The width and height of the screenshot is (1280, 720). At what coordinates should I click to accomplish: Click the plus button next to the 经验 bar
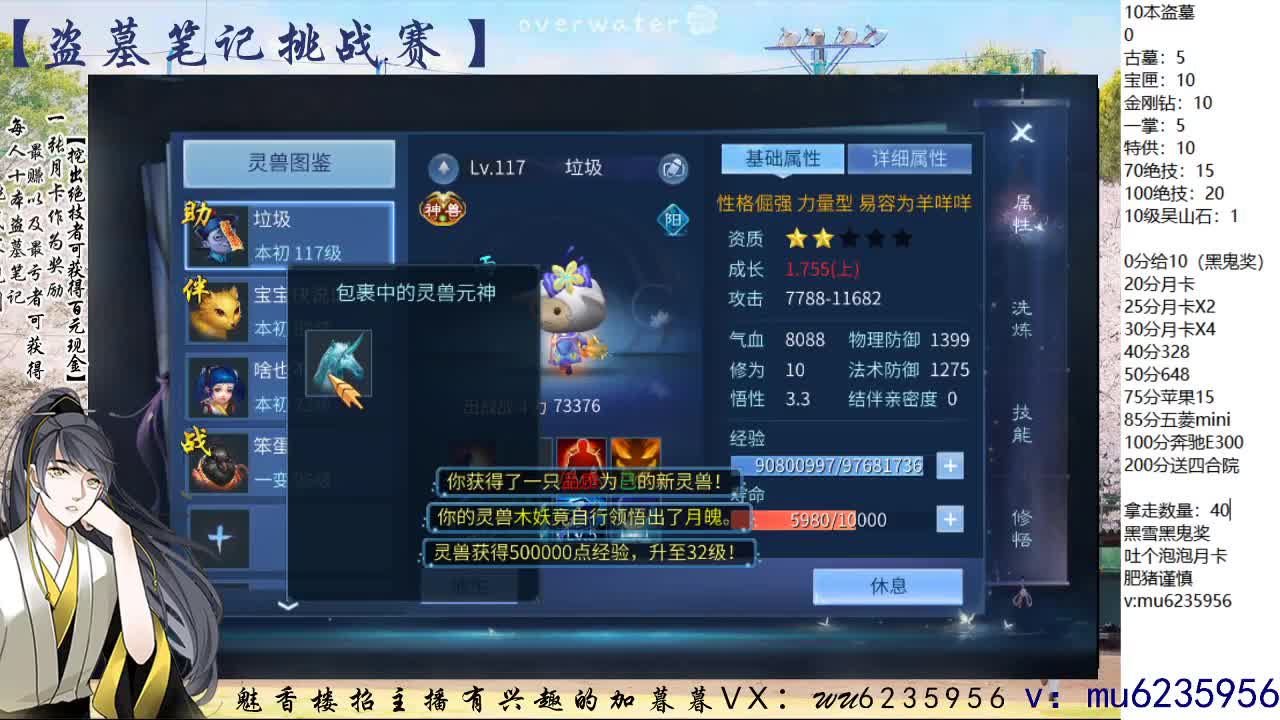[949, 466]
